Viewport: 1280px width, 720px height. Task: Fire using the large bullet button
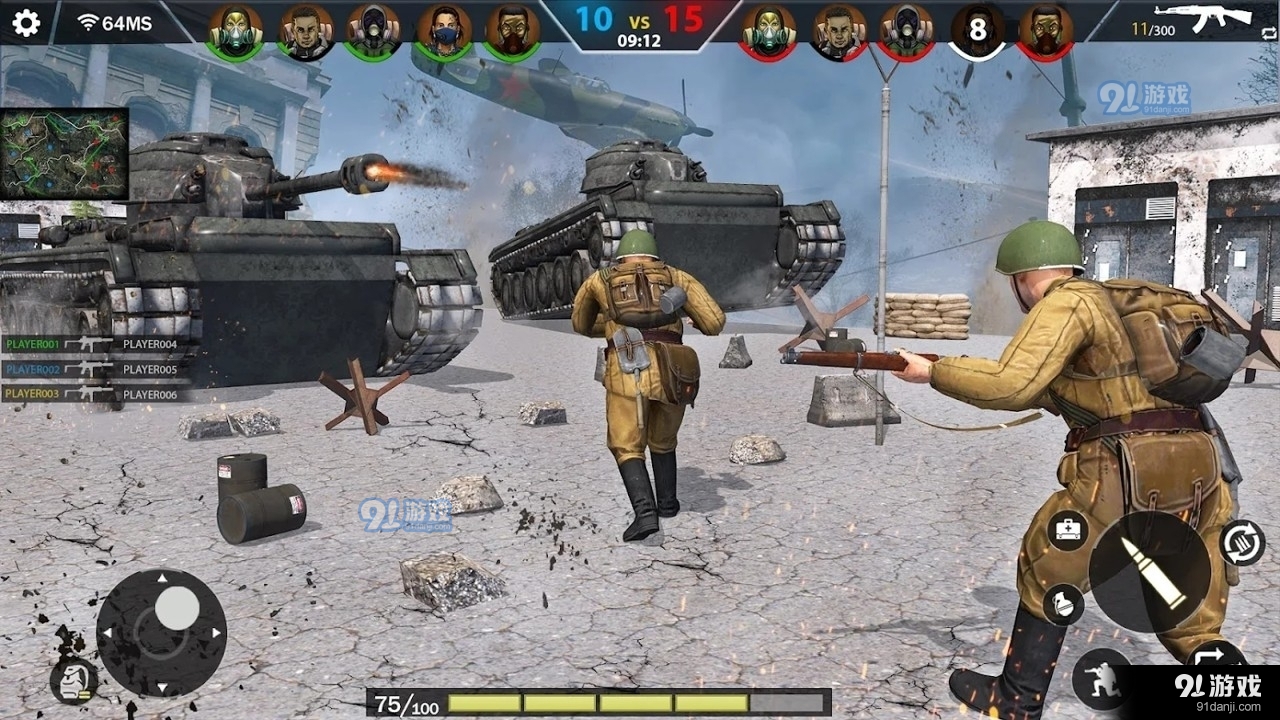(1150, 572)
